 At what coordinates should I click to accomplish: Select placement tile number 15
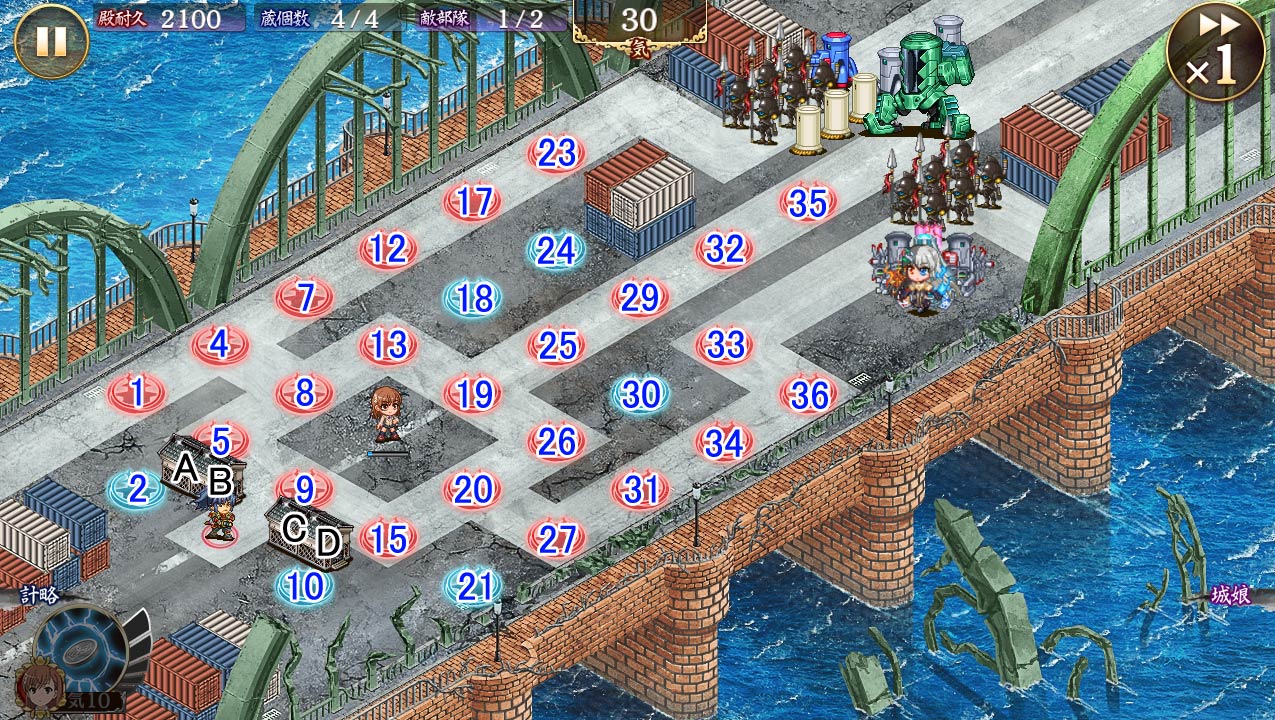pyautogui.click(x=389, y=539)
